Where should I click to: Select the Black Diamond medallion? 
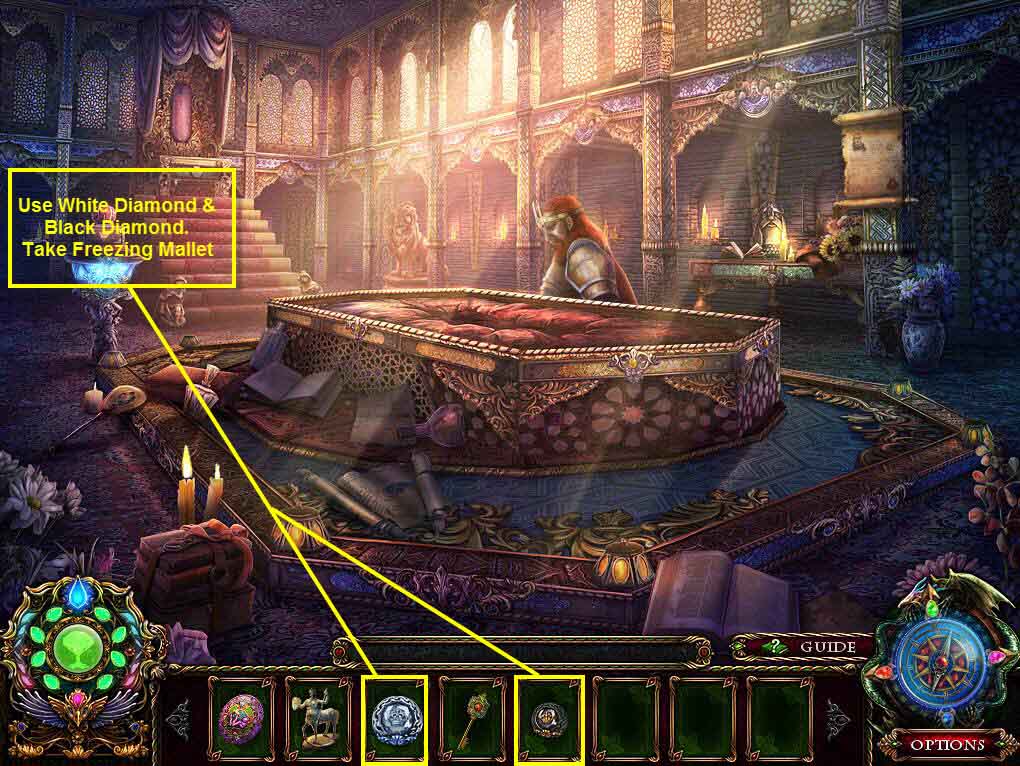tap(549, 718)
